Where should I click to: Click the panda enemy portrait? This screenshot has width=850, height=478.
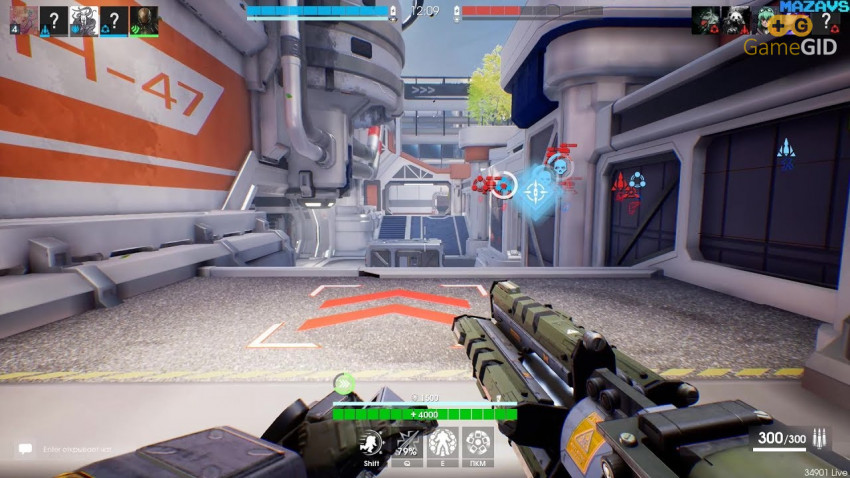pos(735,20)
